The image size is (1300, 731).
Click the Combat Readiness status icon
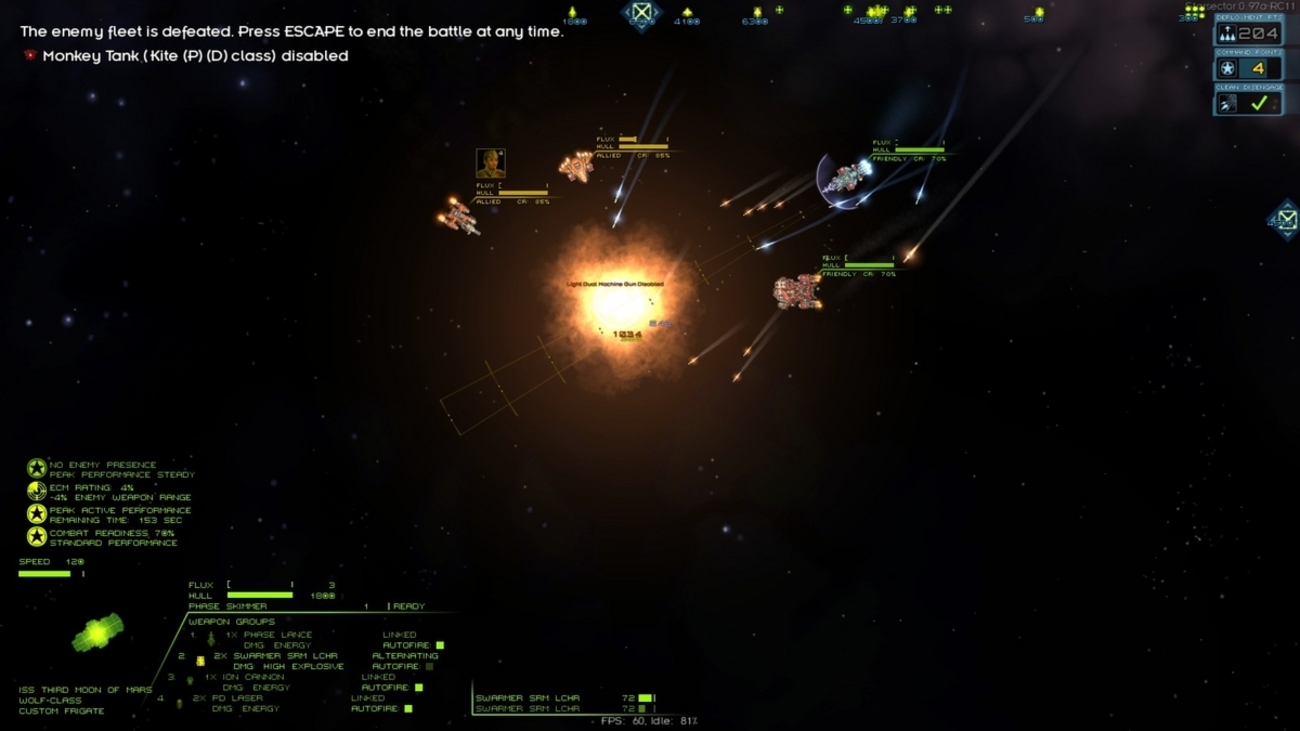point(37,537)
